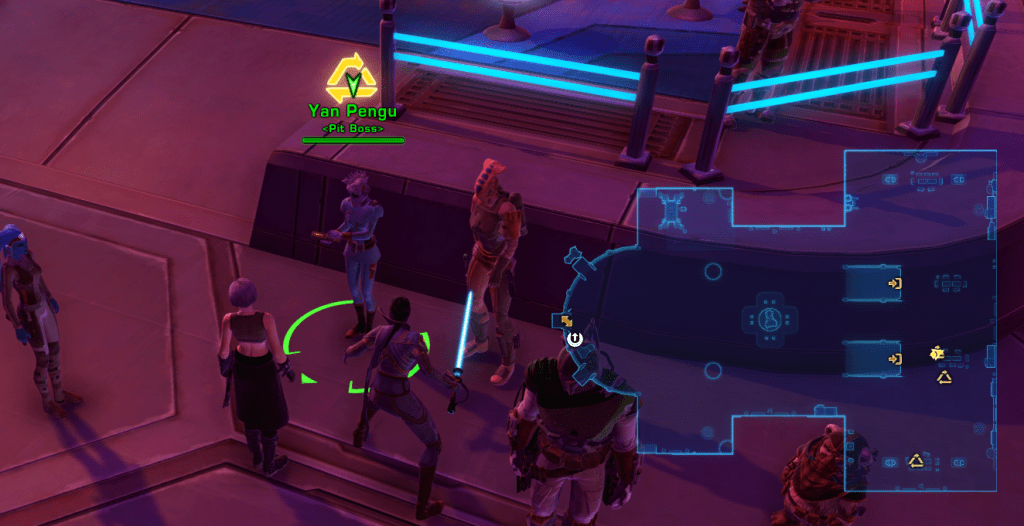The image size is (1024, 526).
Task: Select the lowest yellow quest triangle on map
Action: (914, 461)
